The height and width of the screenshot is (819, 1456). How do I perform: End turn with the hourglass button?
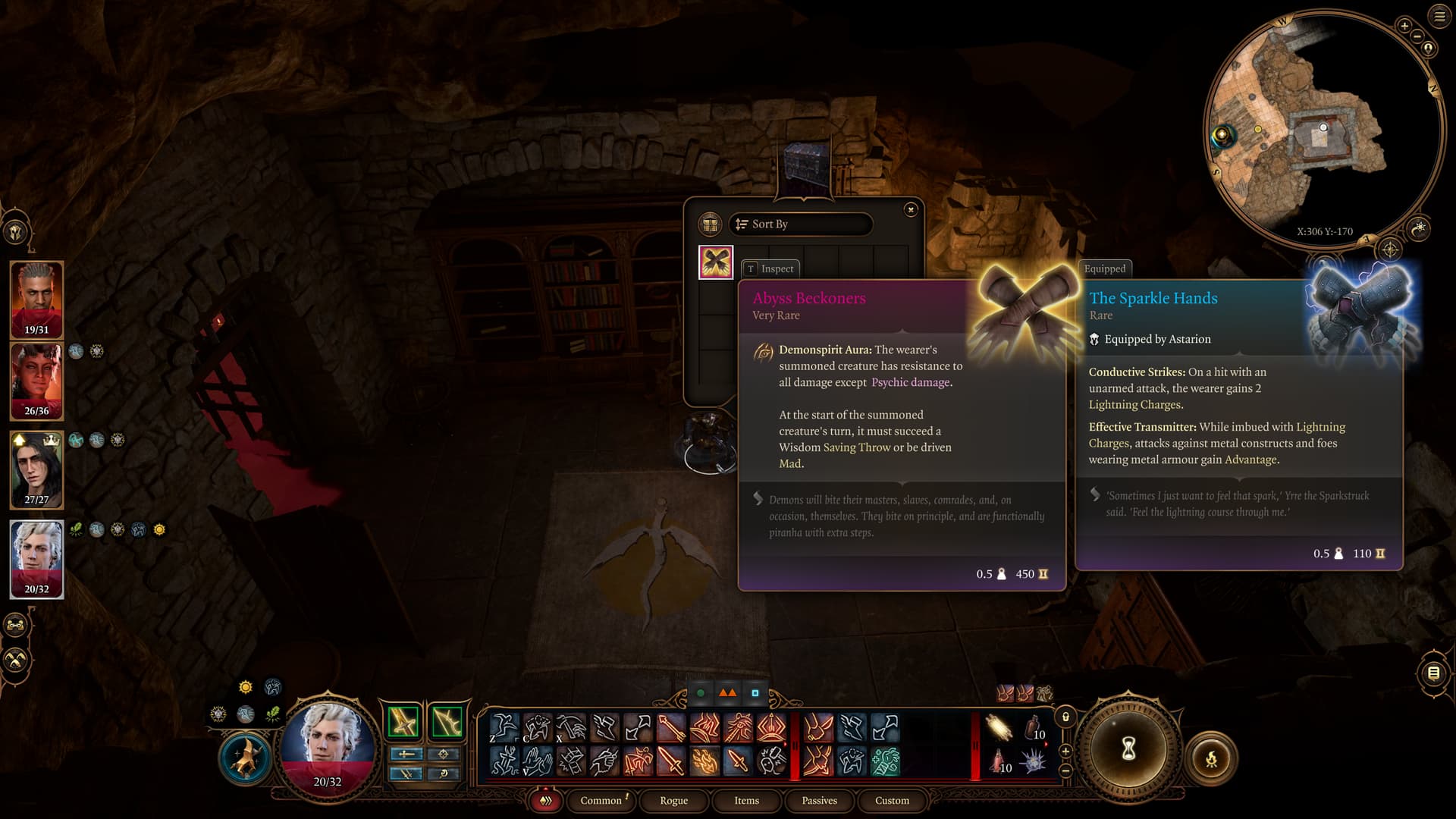(1128, 749)
